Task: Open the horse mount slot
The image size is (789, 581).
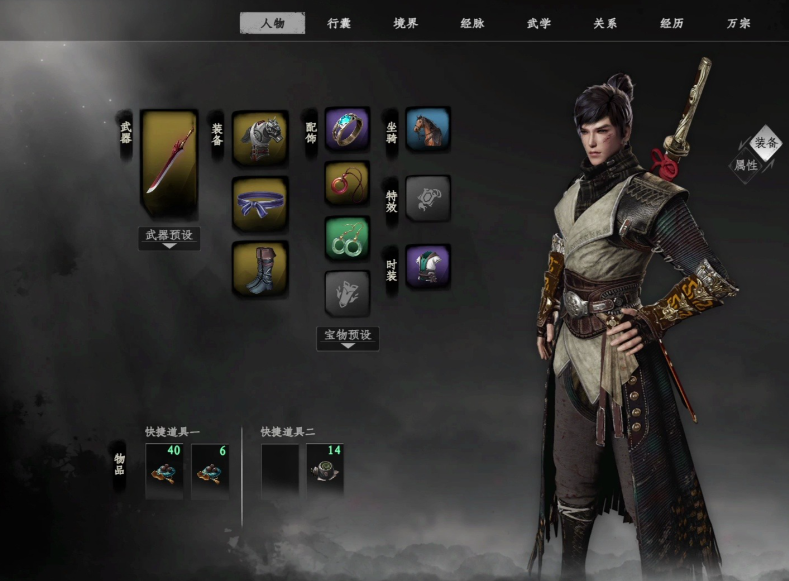Action: point(427,129)
